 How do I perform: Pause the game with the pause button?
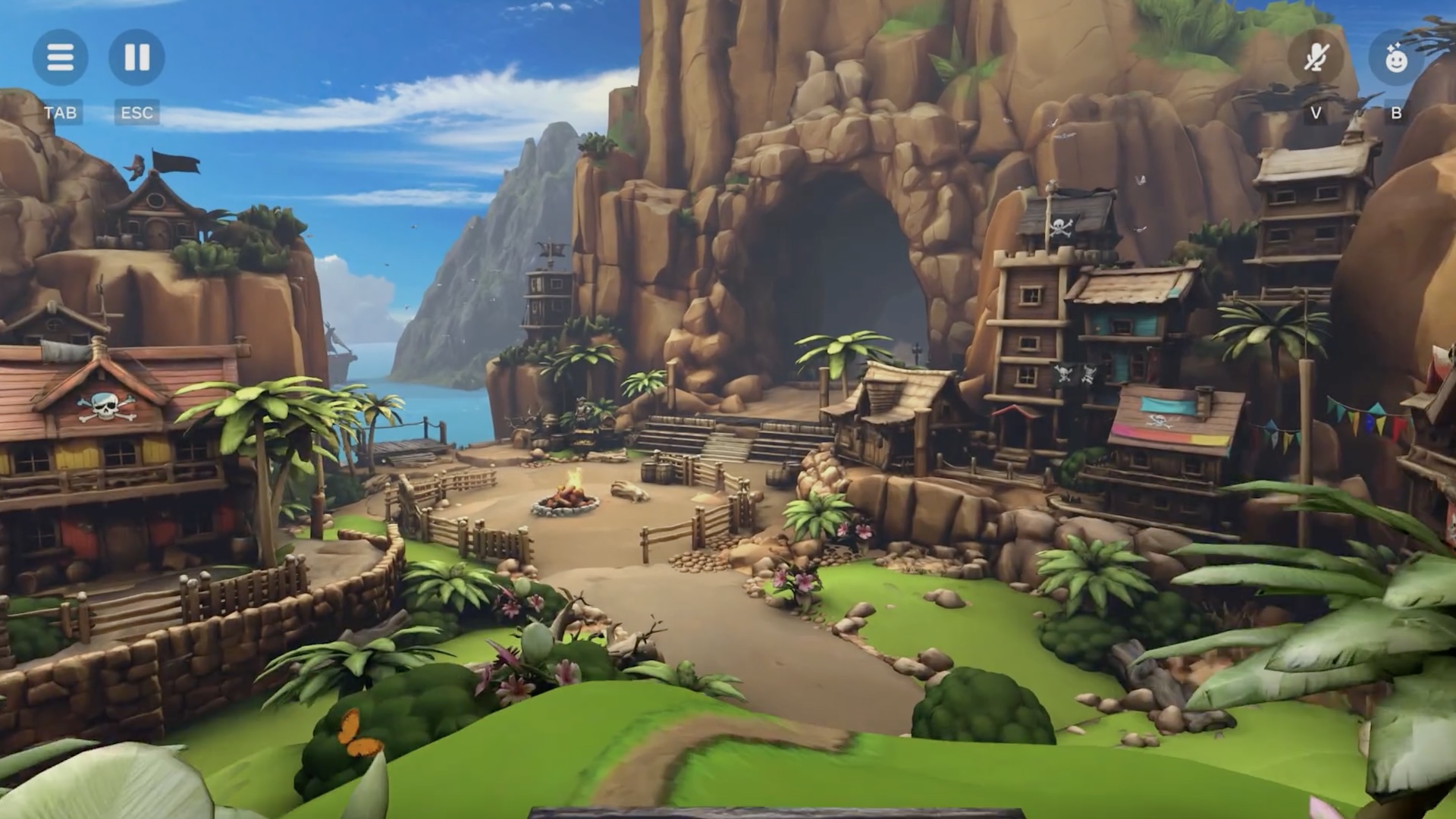136,57
